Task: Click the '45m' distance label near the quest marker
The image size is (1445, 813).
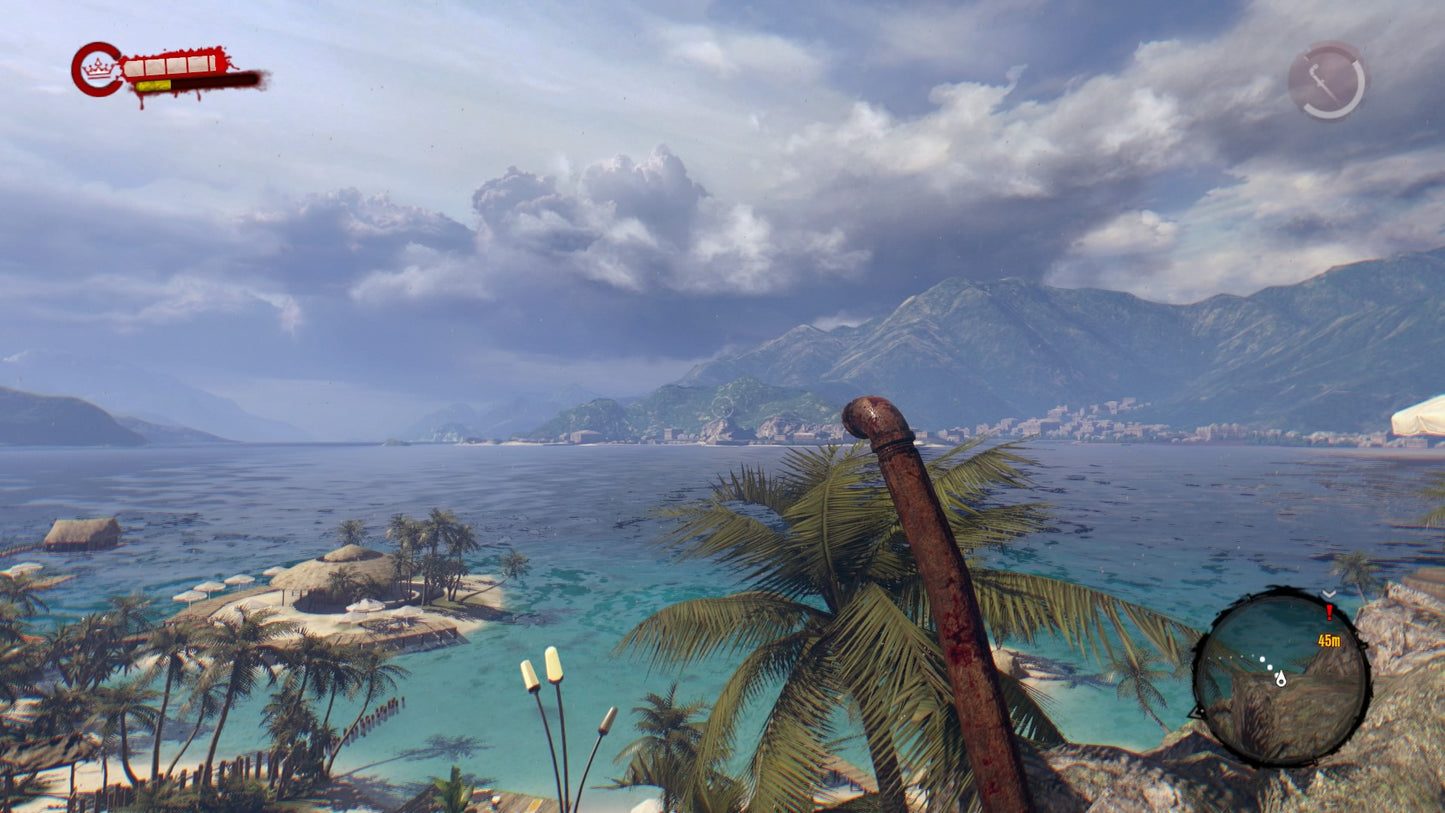Action: (1330, 640)
